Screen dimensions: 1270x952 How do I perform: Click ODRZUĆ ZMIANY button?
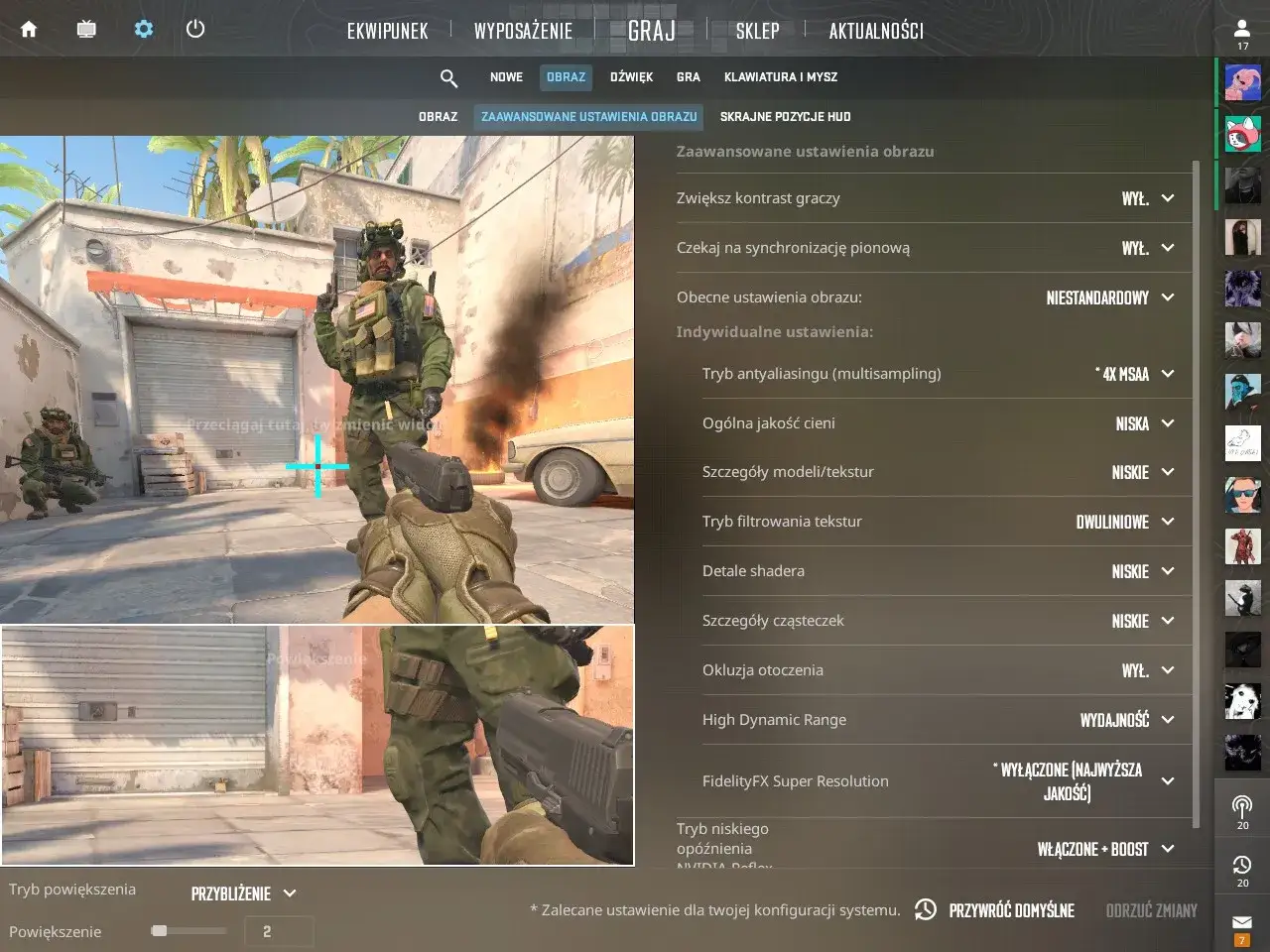tap(1150, 910)
